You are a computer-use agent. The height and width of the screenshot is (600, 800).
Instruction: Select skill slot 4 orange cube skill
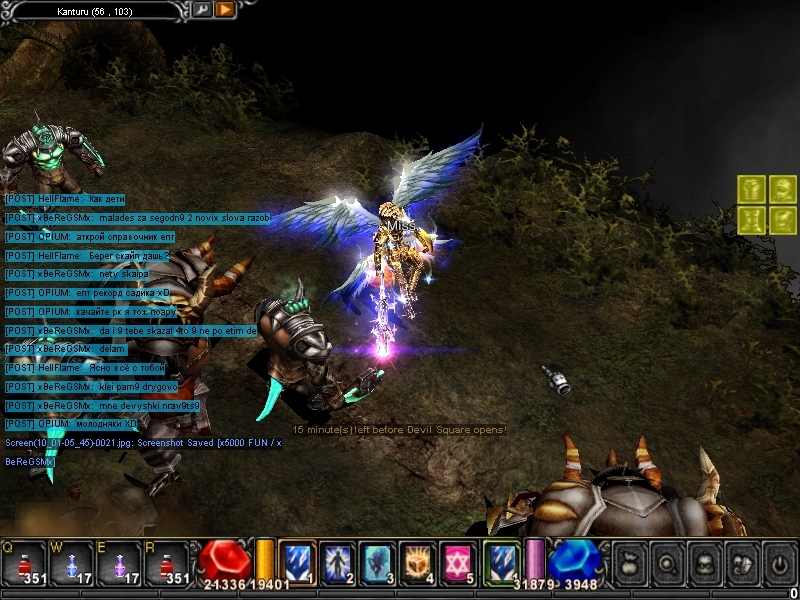[417, 562]
